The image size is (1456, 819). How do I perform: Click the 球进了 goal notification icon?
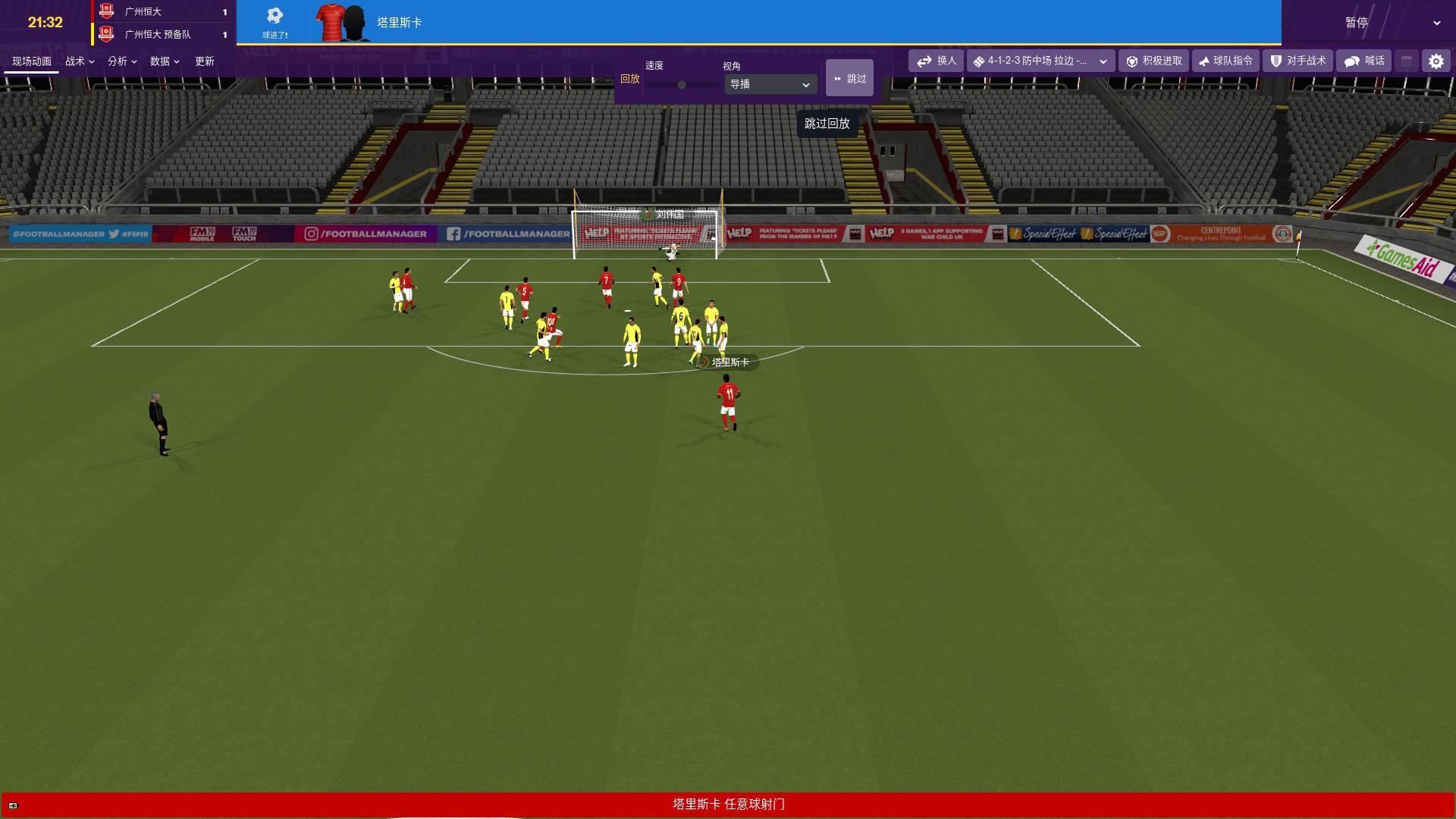(x=275, y=22)
